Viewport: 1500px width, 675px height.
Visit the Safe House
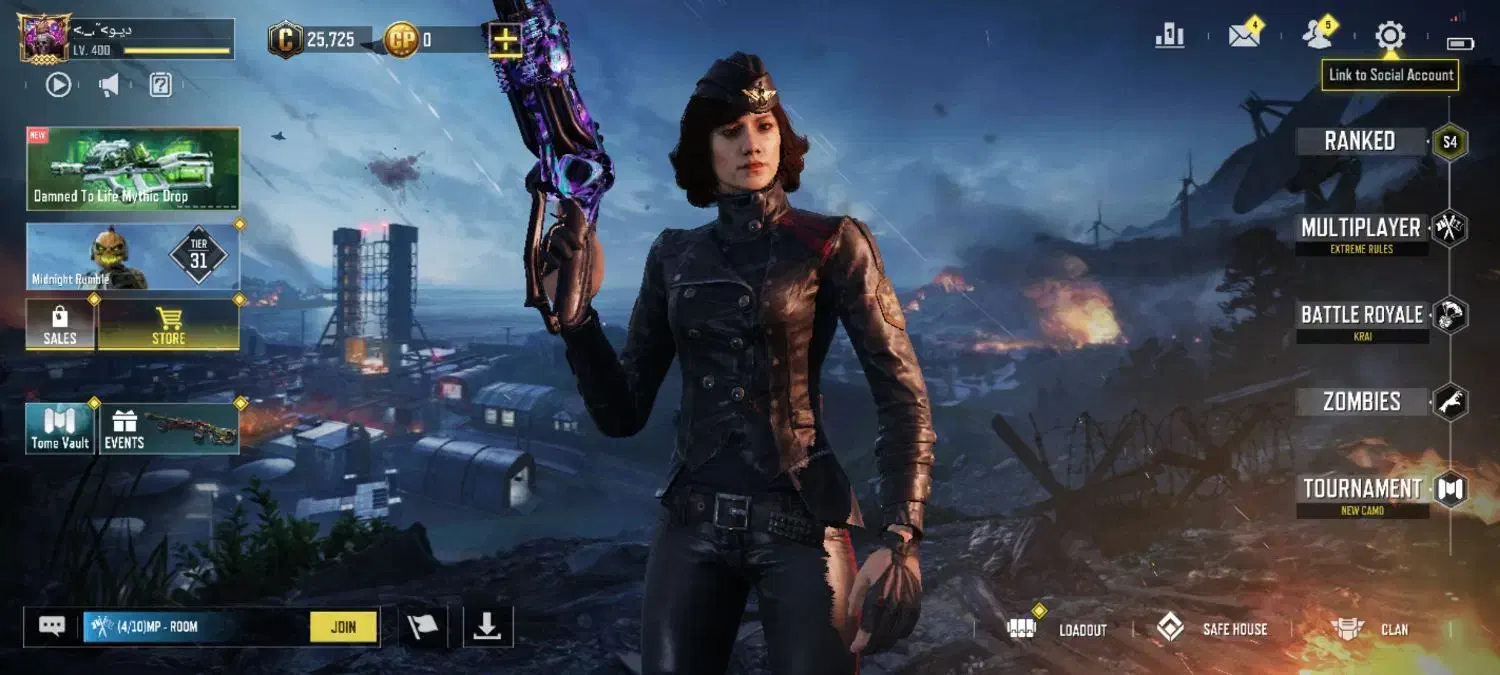(1212, 629)
